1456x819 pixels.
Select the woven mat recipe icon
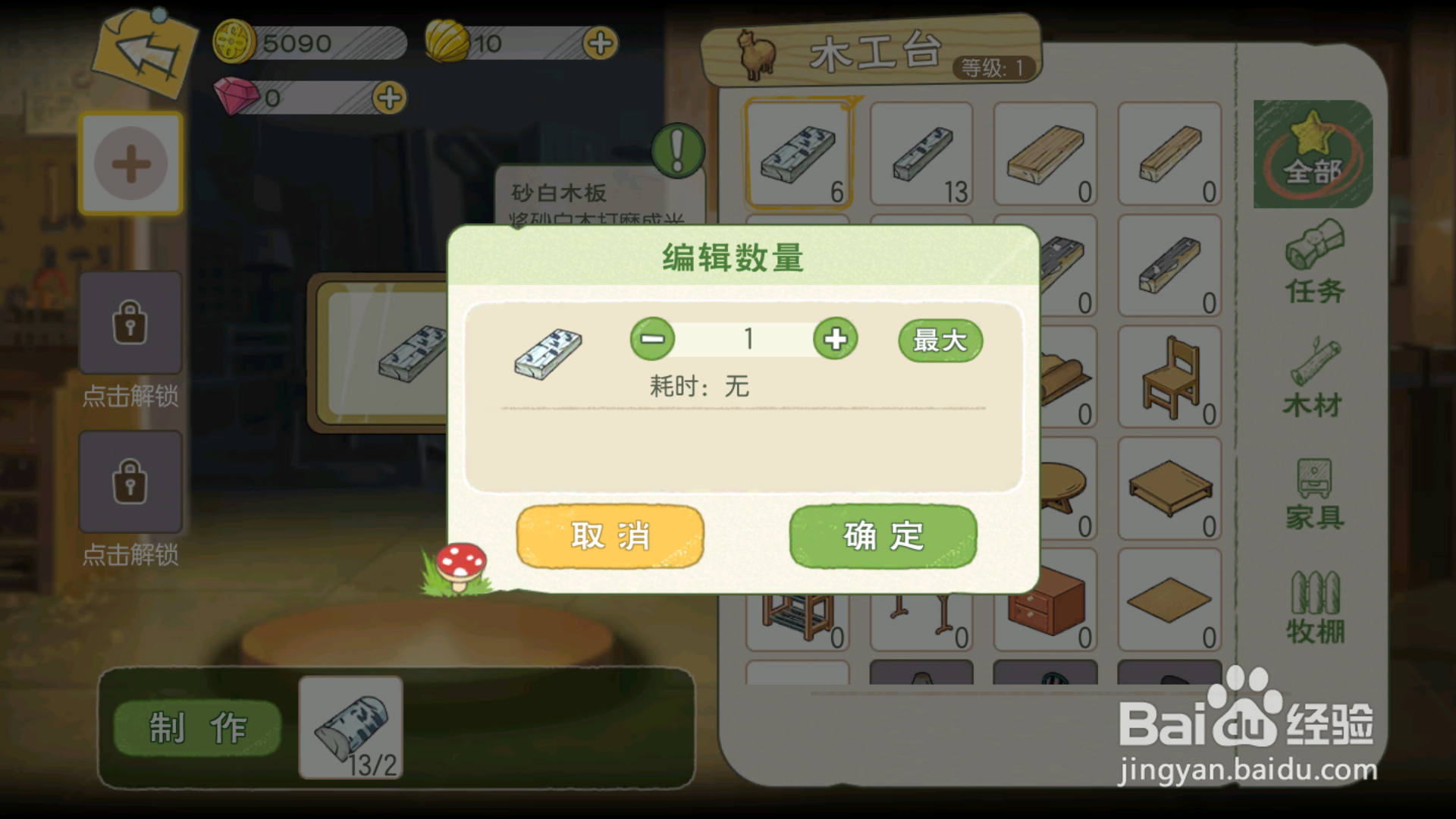click(1170, 603)
